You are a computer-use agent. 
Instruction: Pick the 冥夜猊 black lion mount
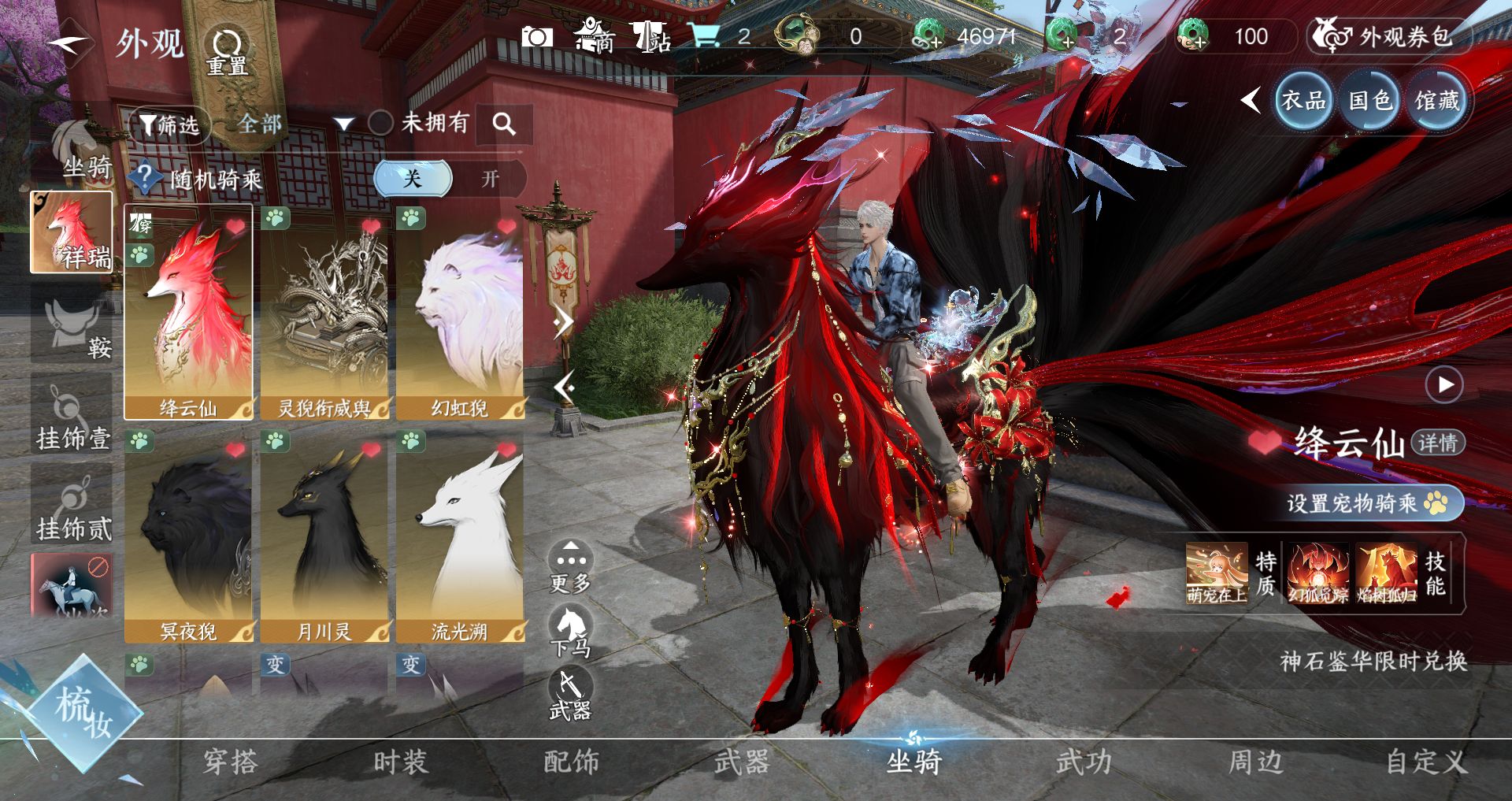[188, 536]
